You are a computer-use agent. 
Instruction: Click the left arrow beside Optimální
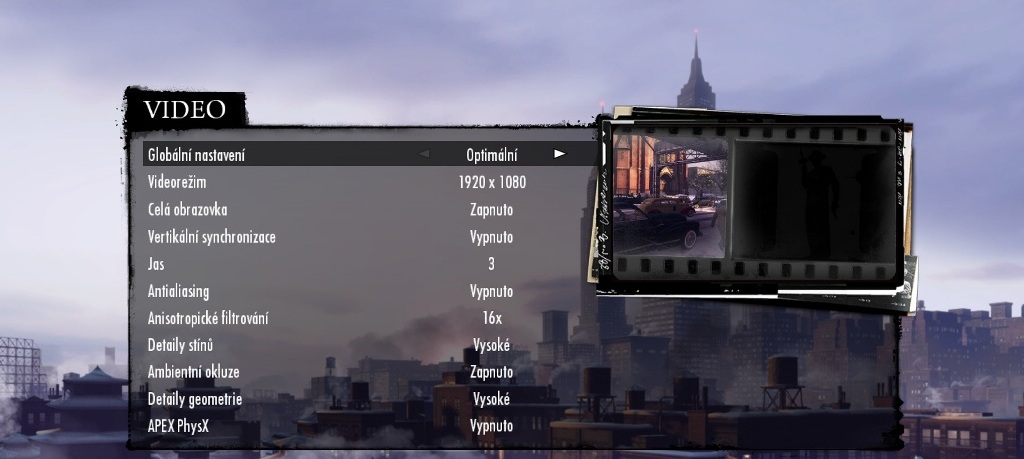424,155
